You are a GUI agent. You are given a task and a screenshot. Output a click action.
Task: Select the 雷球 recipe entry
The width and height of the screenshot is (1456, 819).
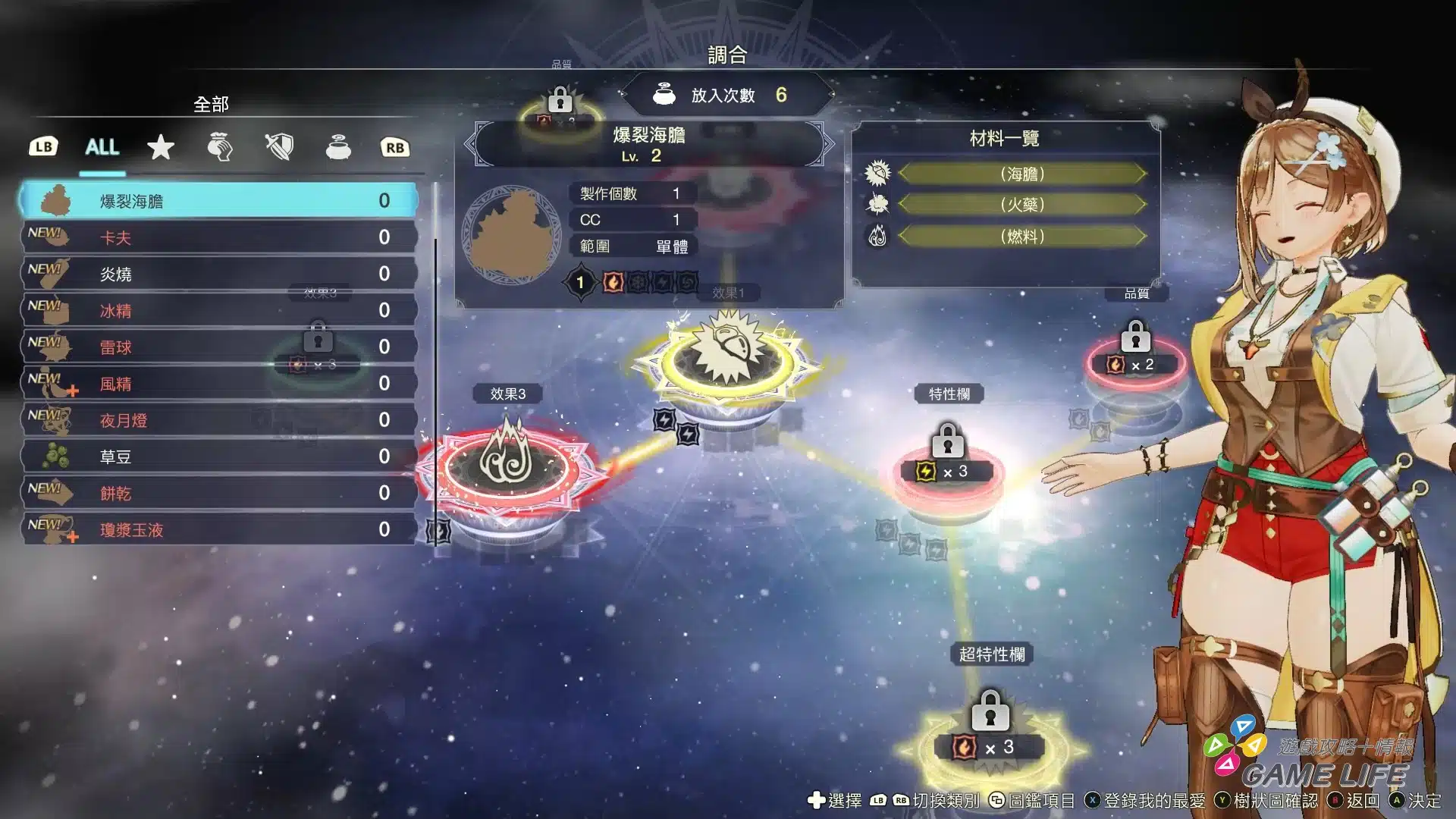tap(218, 347)
